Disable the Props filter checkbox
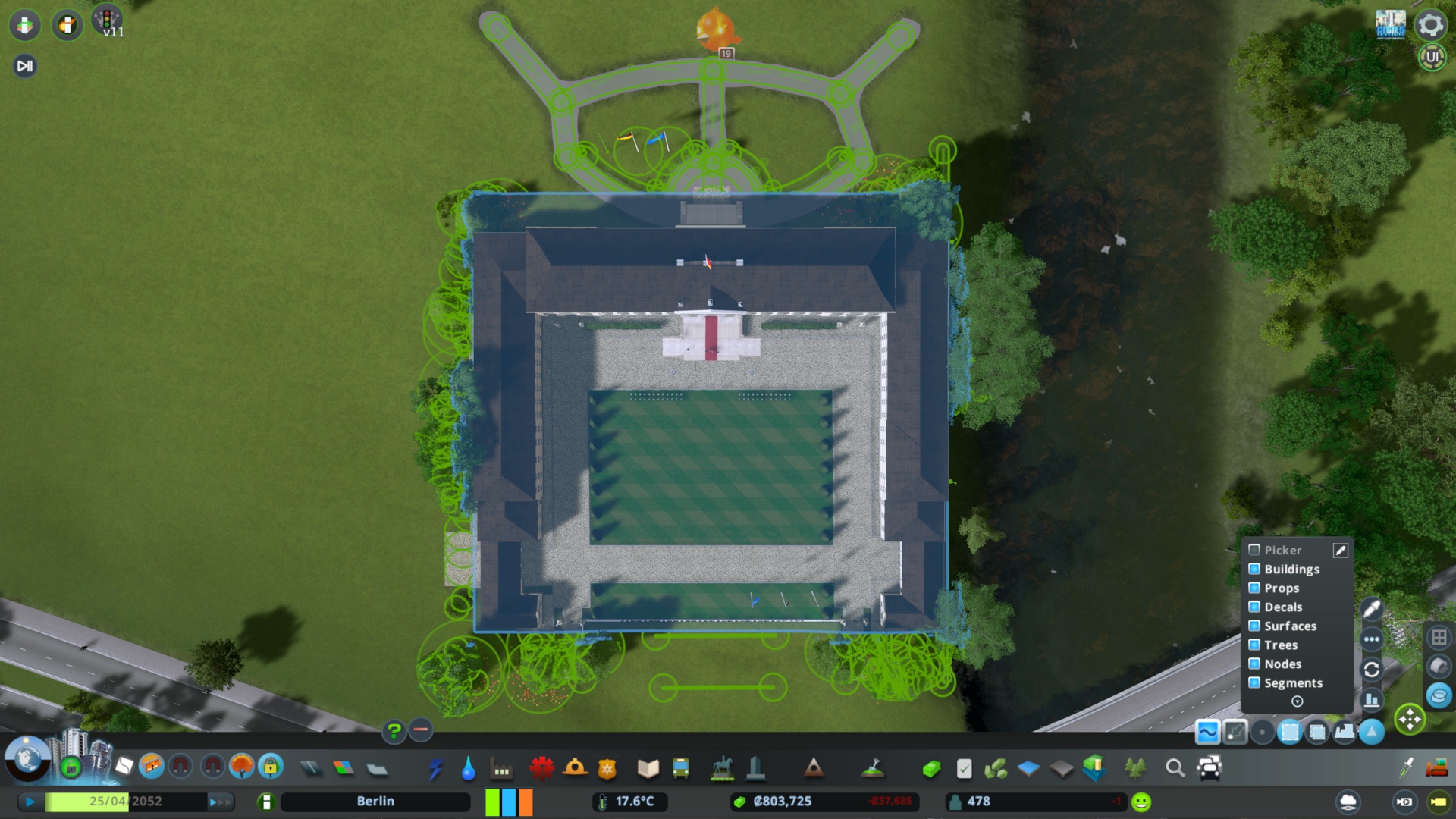 coord(1254,588)
